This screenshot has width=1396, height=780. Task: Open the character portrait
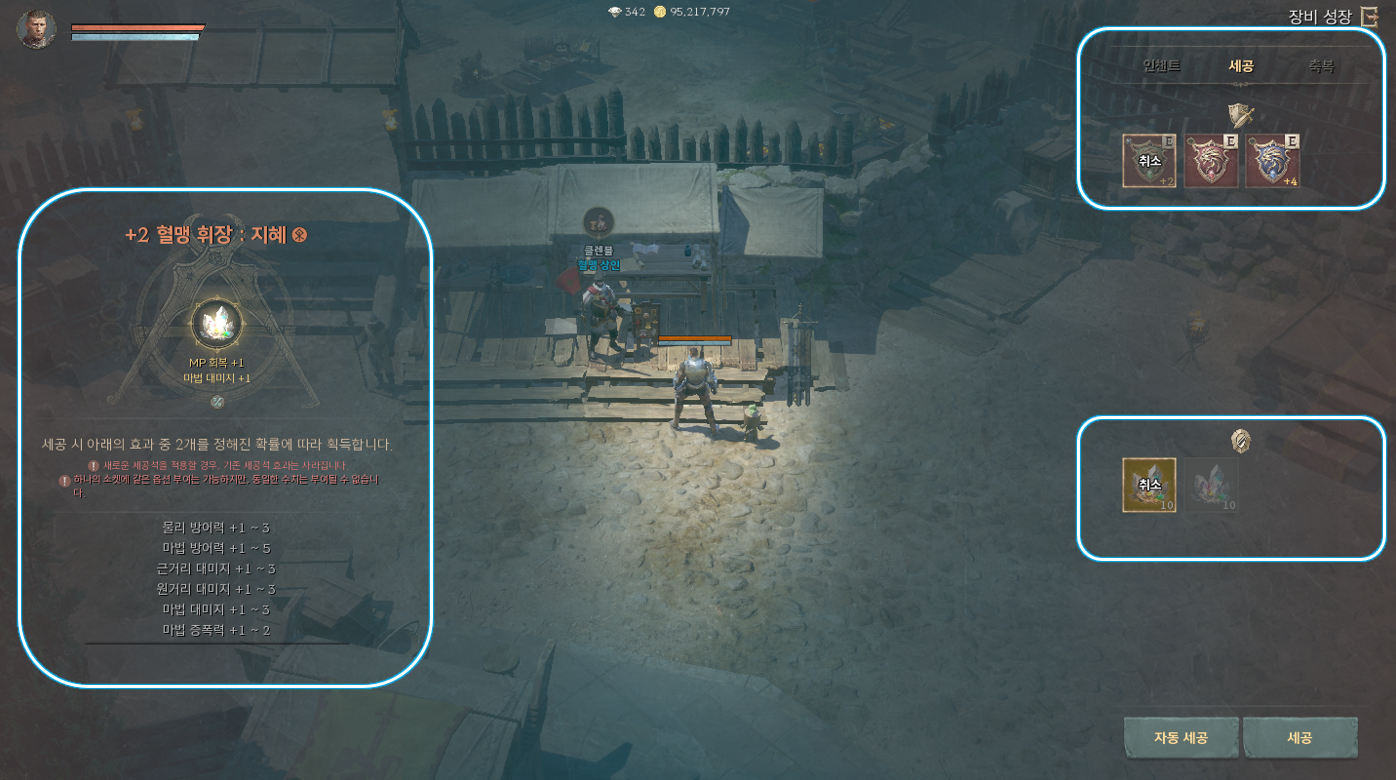[x=36, y=28]
